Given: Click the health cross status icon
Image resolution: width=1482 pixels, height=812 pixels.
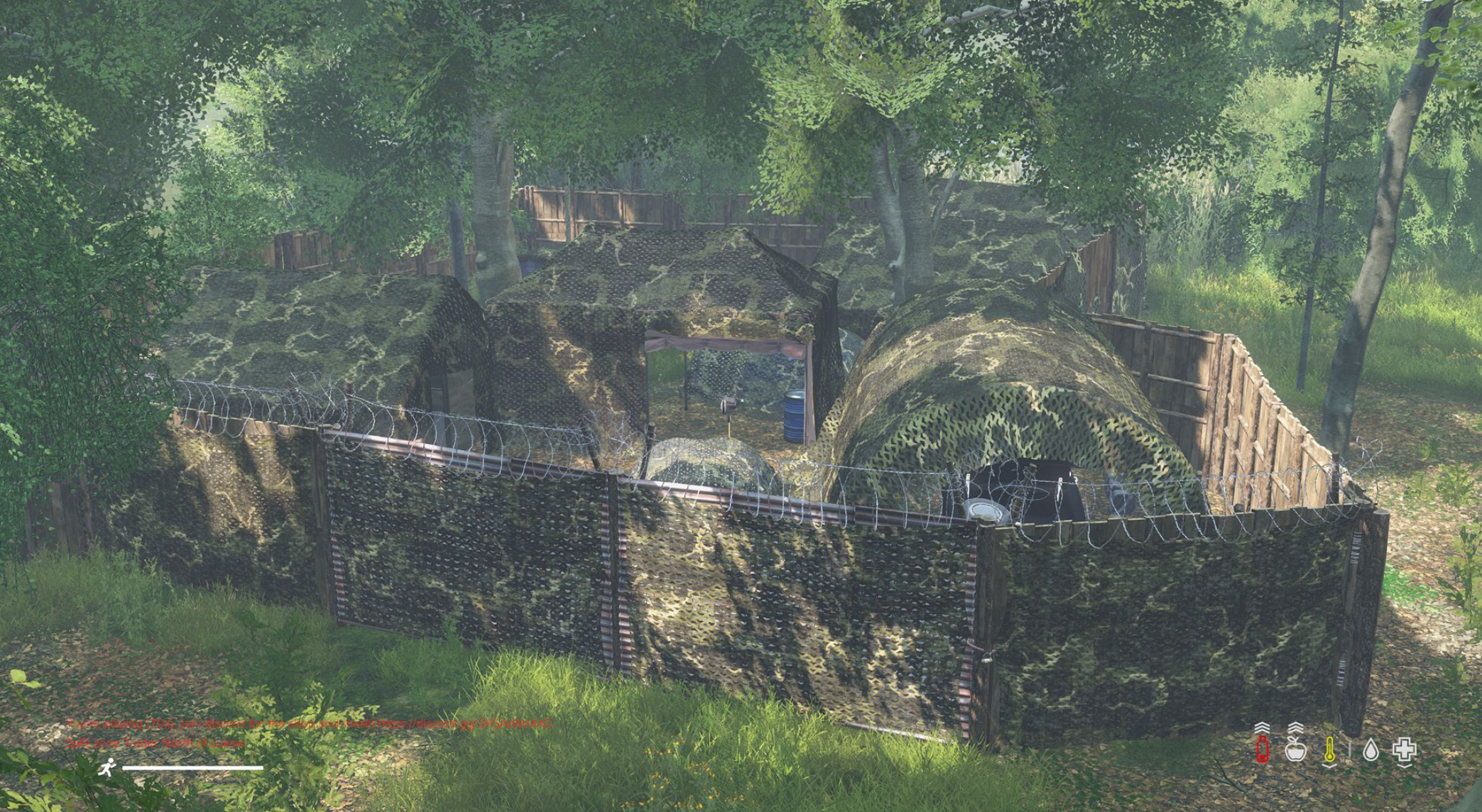Looking at the screenshot, I should 1405,750.
